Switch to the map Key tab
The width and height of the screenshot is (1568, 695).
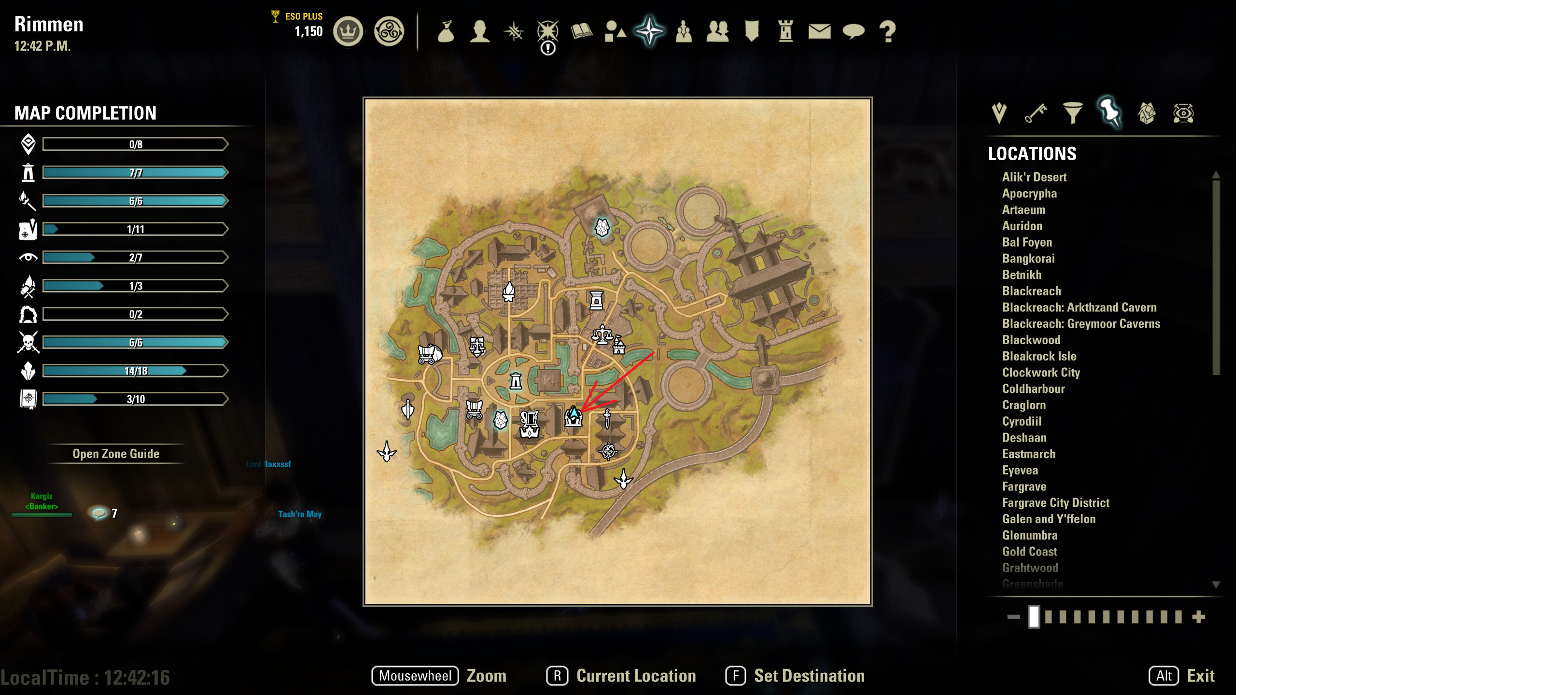[1036, 112]
